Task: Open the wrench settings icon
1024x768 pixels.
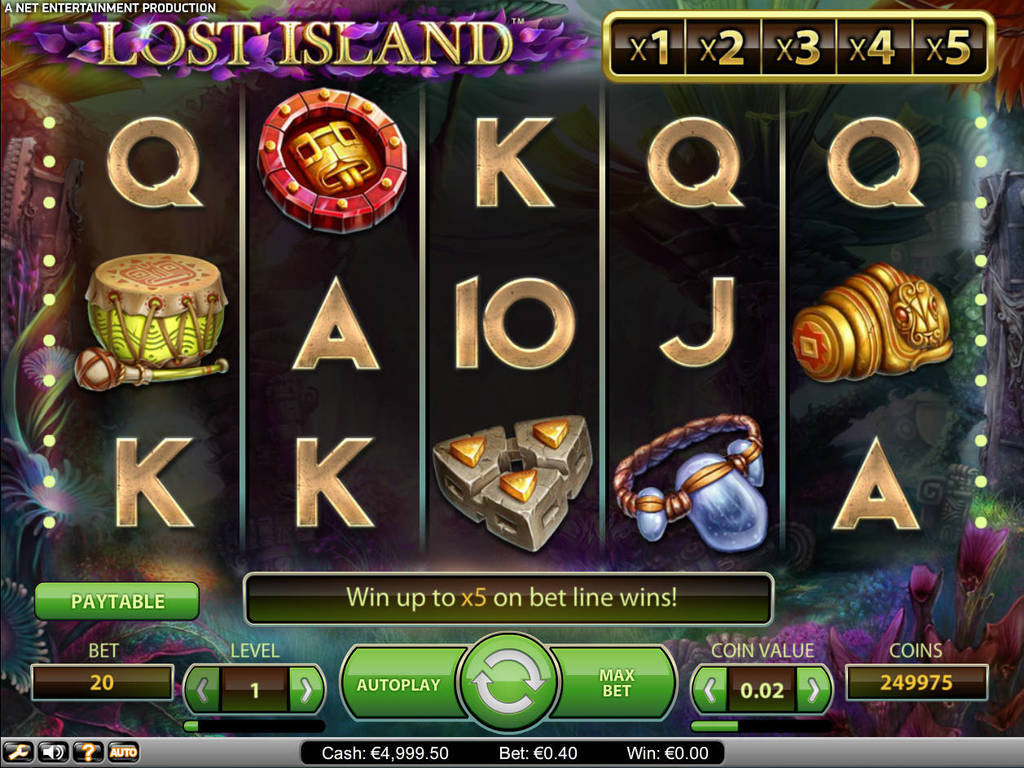Action: point(18,752)
